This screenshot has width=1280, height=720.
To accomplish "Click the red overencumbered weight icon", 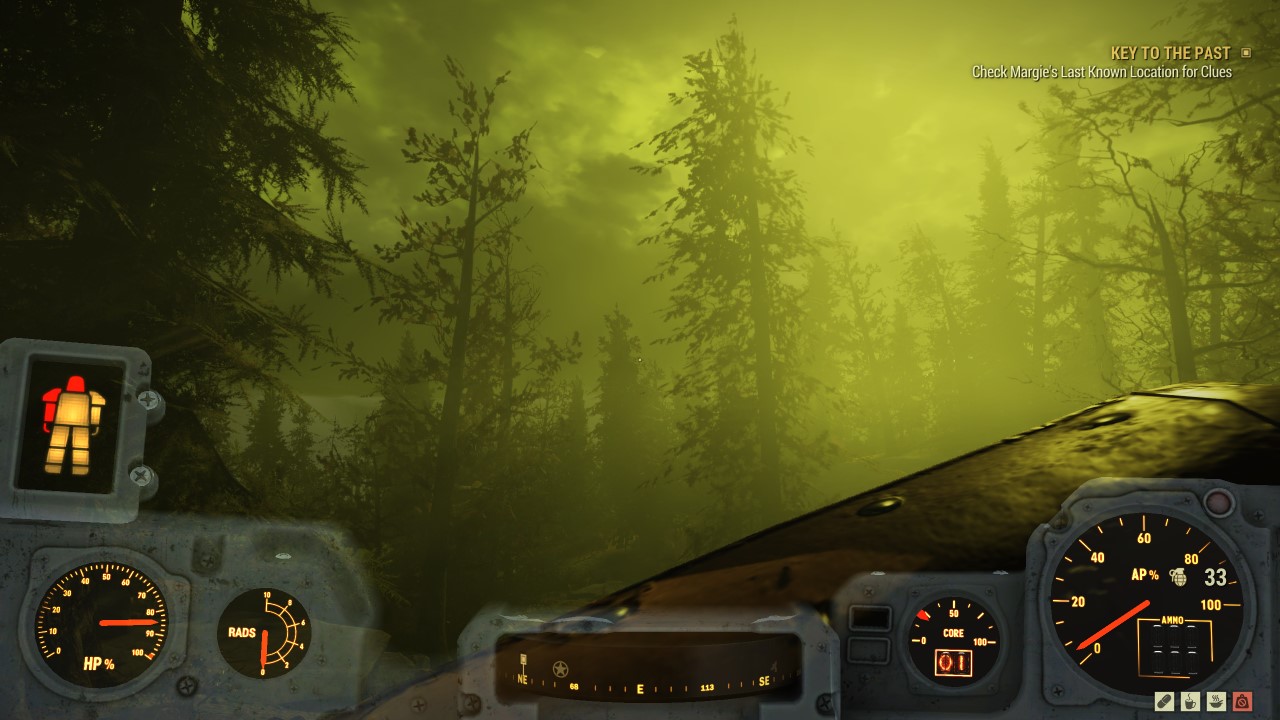I will pos(1242,702).
